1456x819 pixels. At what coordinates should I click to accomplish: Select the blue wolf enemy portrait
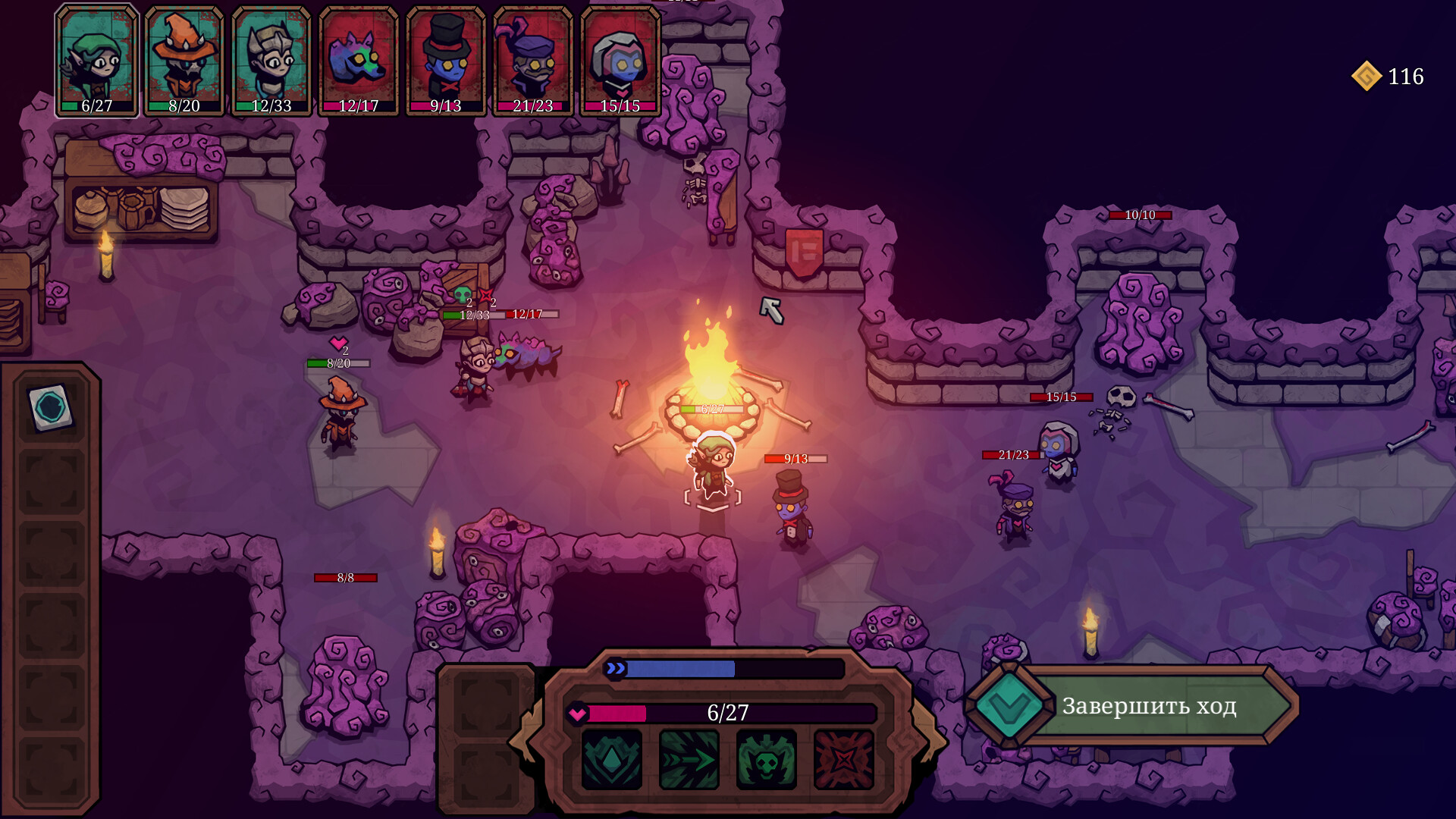(x=359, y=61)
